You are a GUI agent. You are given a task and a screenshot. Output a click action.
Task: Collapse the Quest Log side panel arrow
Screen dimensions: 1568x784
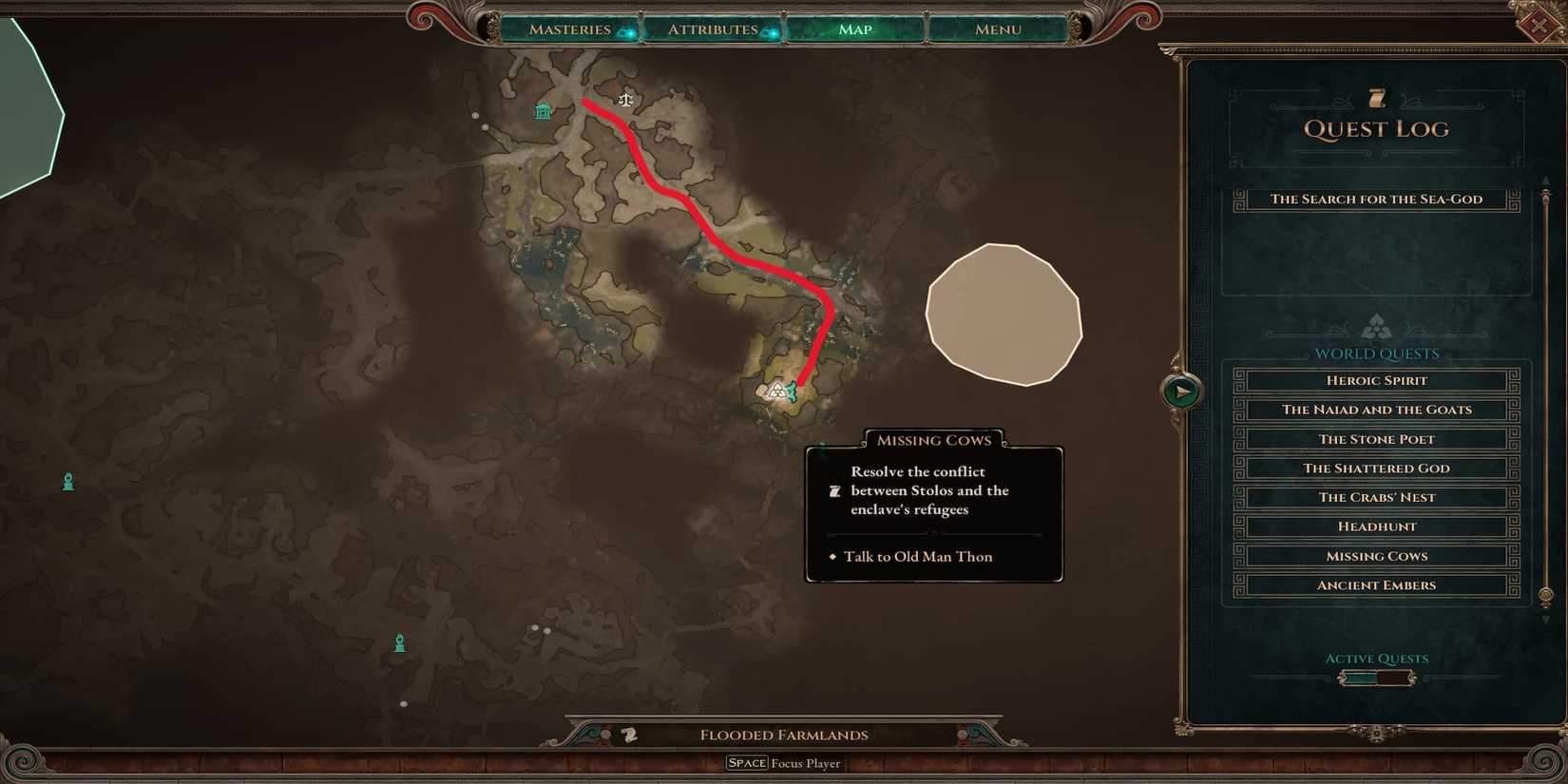click(1181, 390)
